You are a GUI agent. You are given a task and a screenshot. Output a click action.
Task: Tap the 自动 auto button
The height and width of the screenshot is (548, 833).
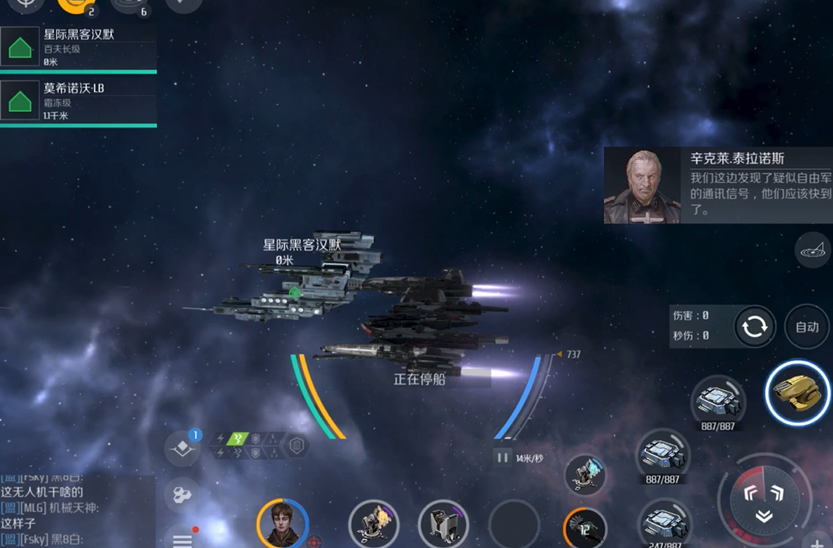click(x=806, y=327)
